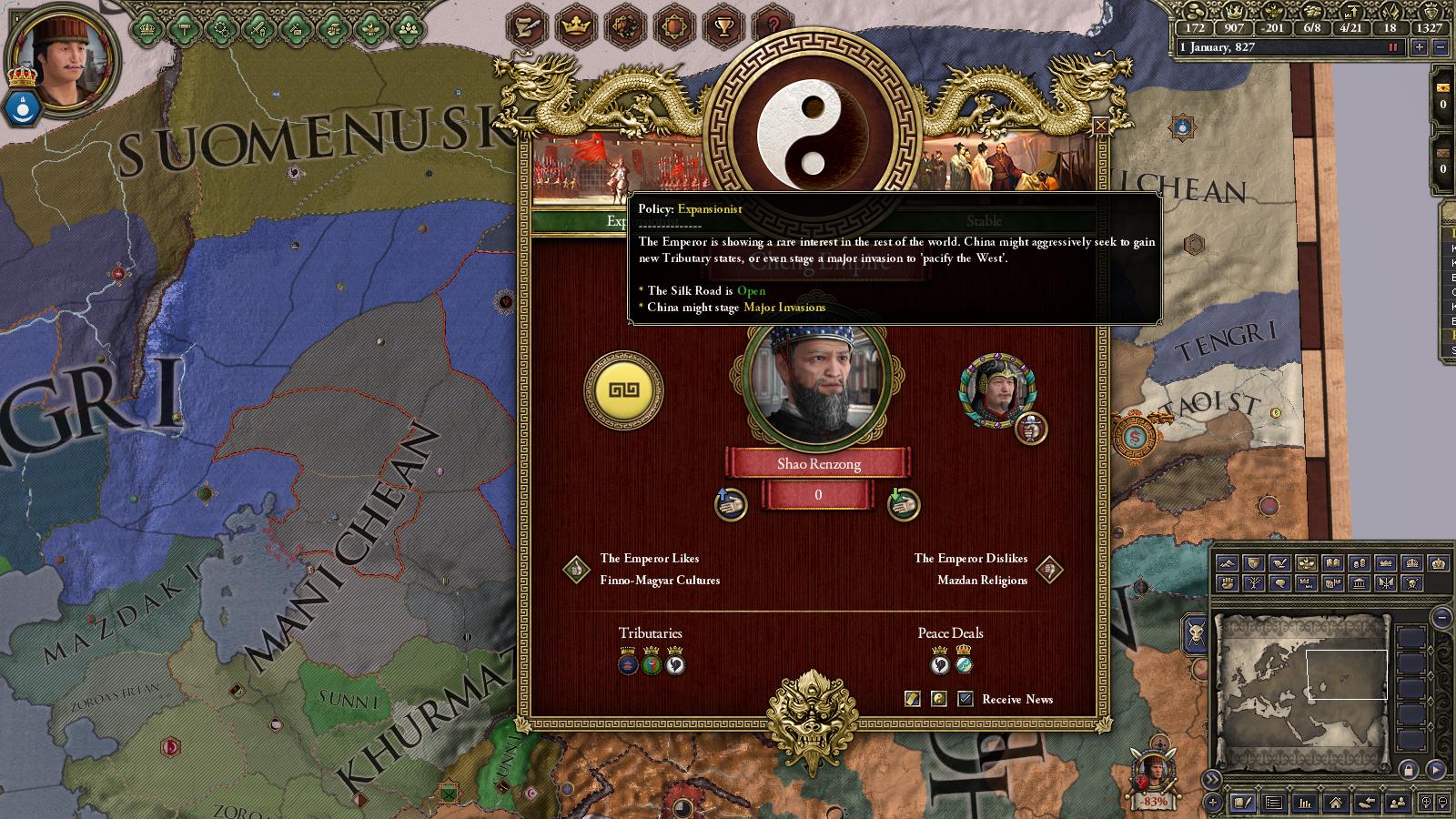The width and height of the screenshot is (1456, 819).
Task: Click the thumbs-down Emperor Dislikes icon
Action: 1049,570
